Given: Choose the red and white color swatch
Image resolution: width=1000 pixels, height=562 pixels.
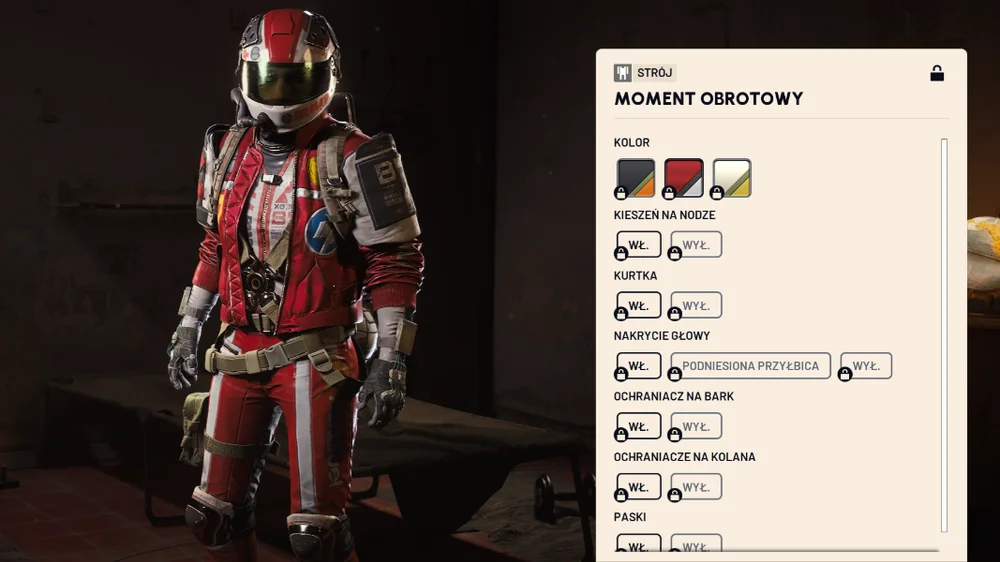Looking at the screenshot, I should click(684, 178).
